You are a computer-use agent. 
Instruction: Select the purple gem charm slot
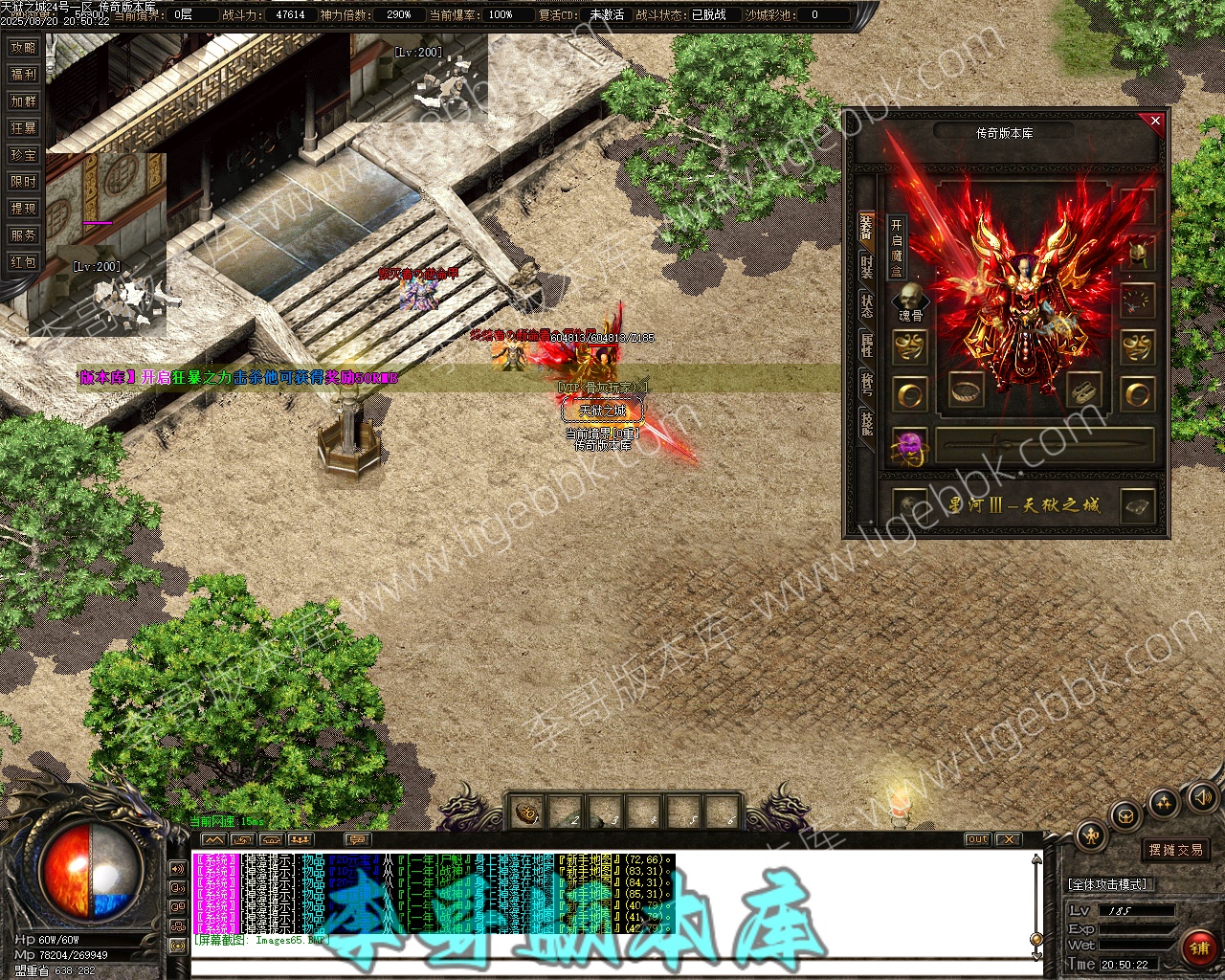tap(909, 447)
